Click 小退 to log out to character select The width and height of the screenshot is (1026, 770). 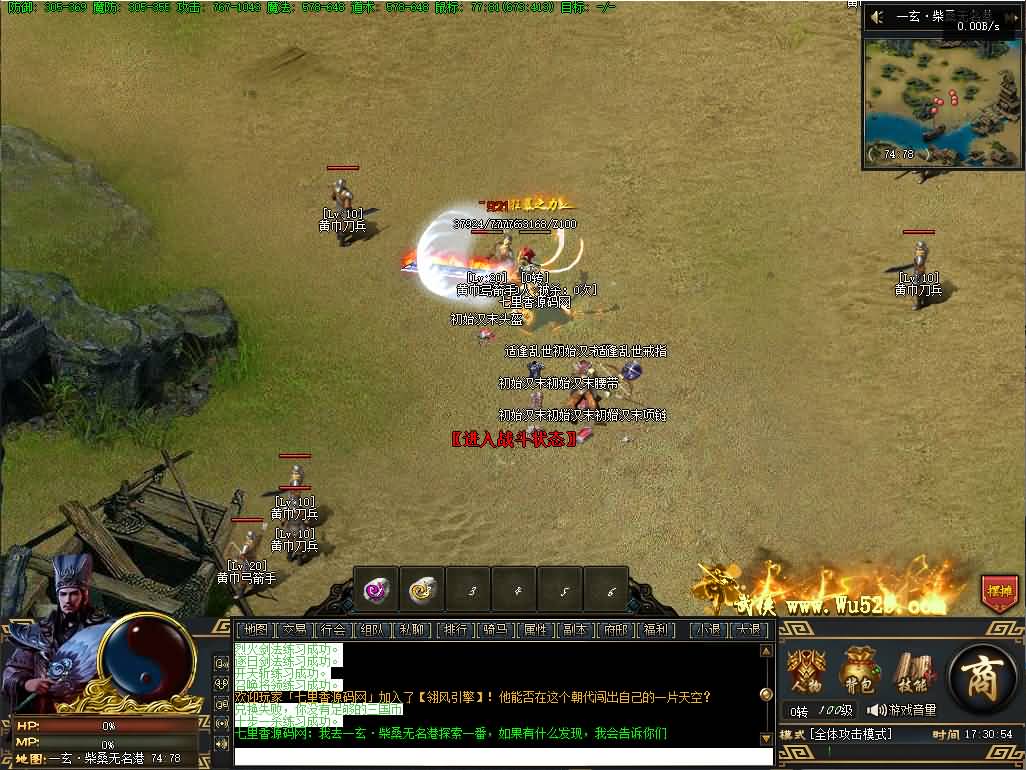pyautogui.click(x=710, y=630)
